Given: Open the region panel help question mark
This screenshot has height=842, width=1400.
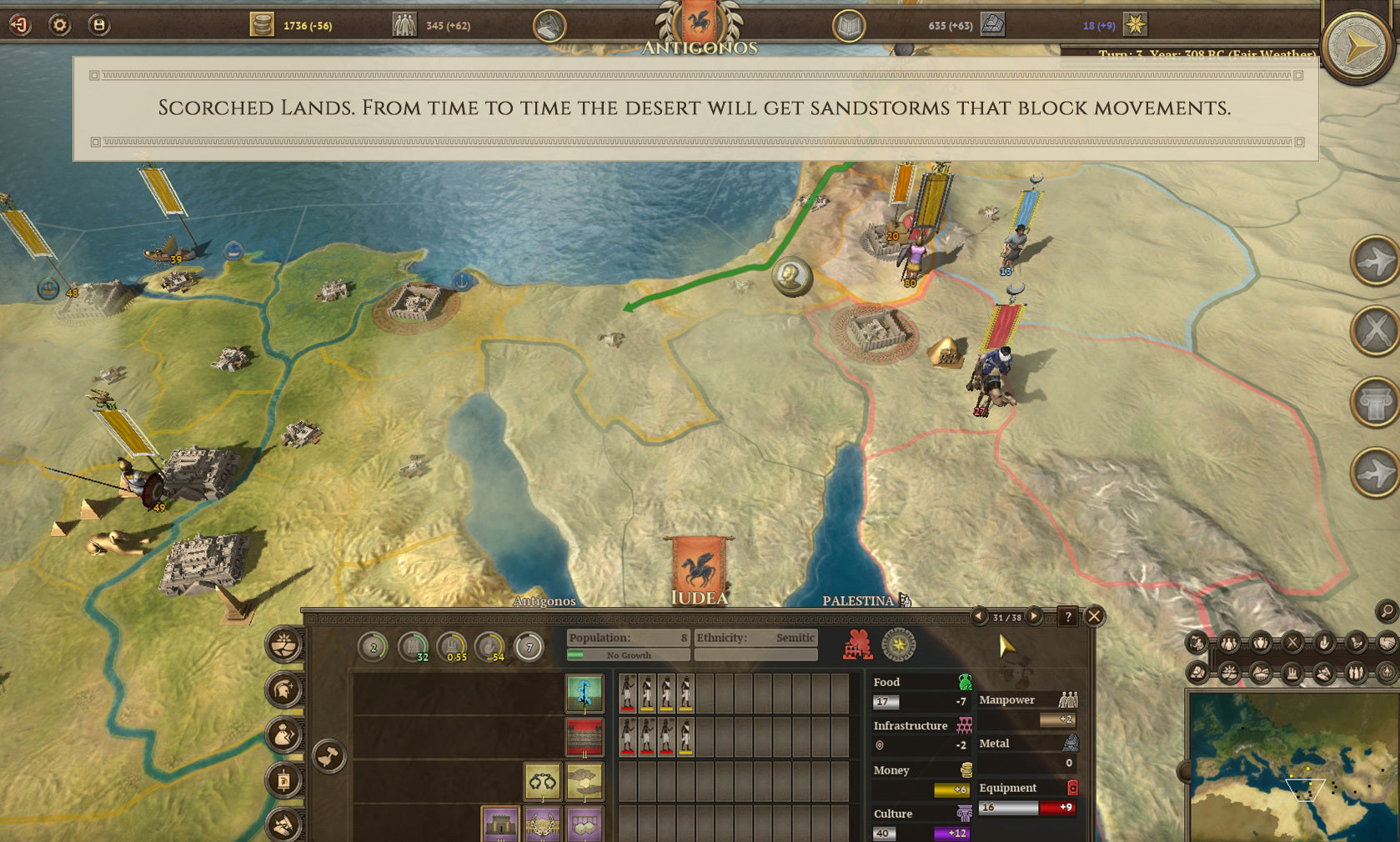Looking at the screenshot, I should [x=1068, y=616].
